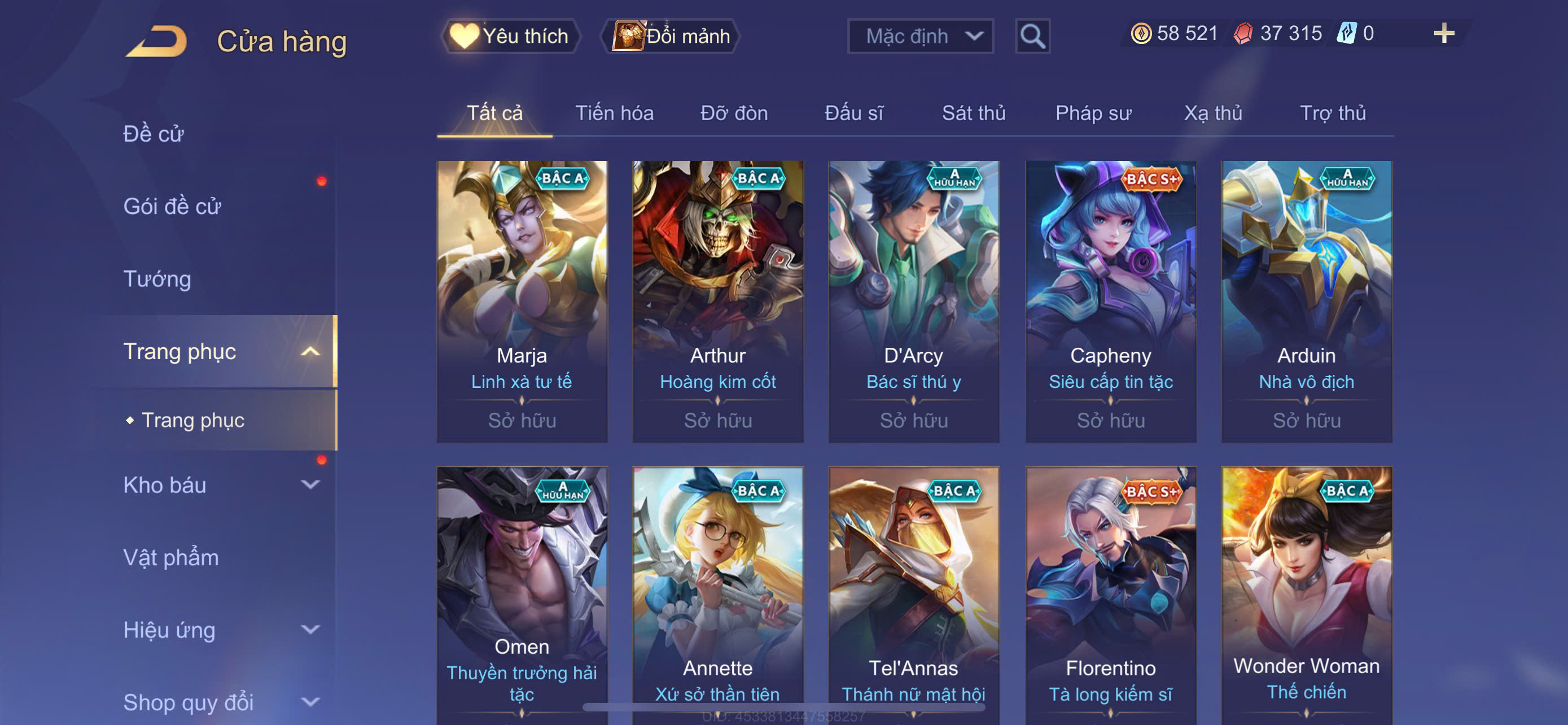The image size is (1568, 725).
Task: Select Capheny's Siêu cấp tin tặc skin
Action: (x=1110, y=301)
